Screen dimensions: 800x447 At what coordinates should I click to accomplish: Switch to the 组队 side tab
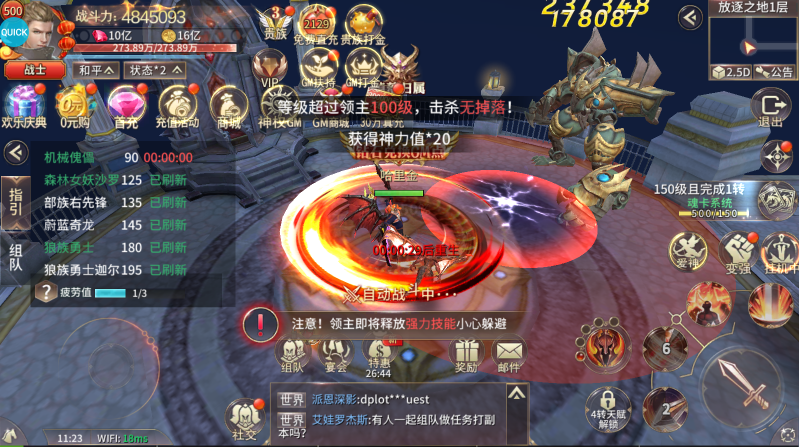tap(16, 256)
